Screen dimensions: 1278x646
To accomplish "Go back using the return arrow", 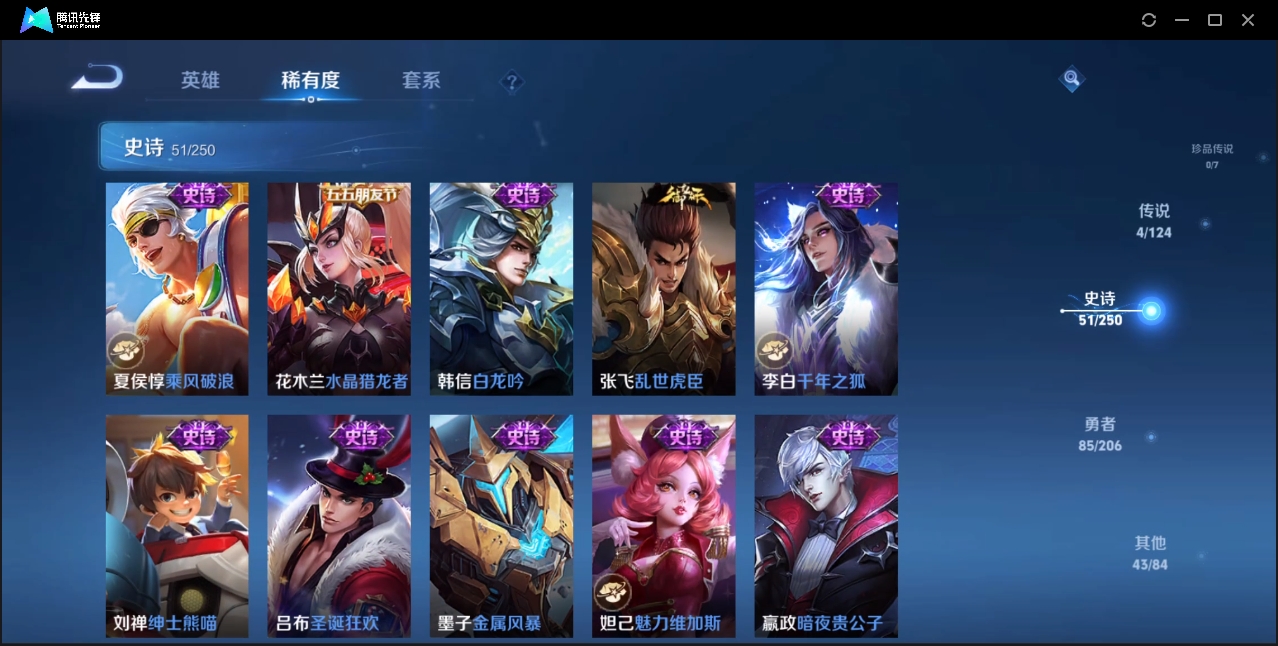I will click(98, 77).
